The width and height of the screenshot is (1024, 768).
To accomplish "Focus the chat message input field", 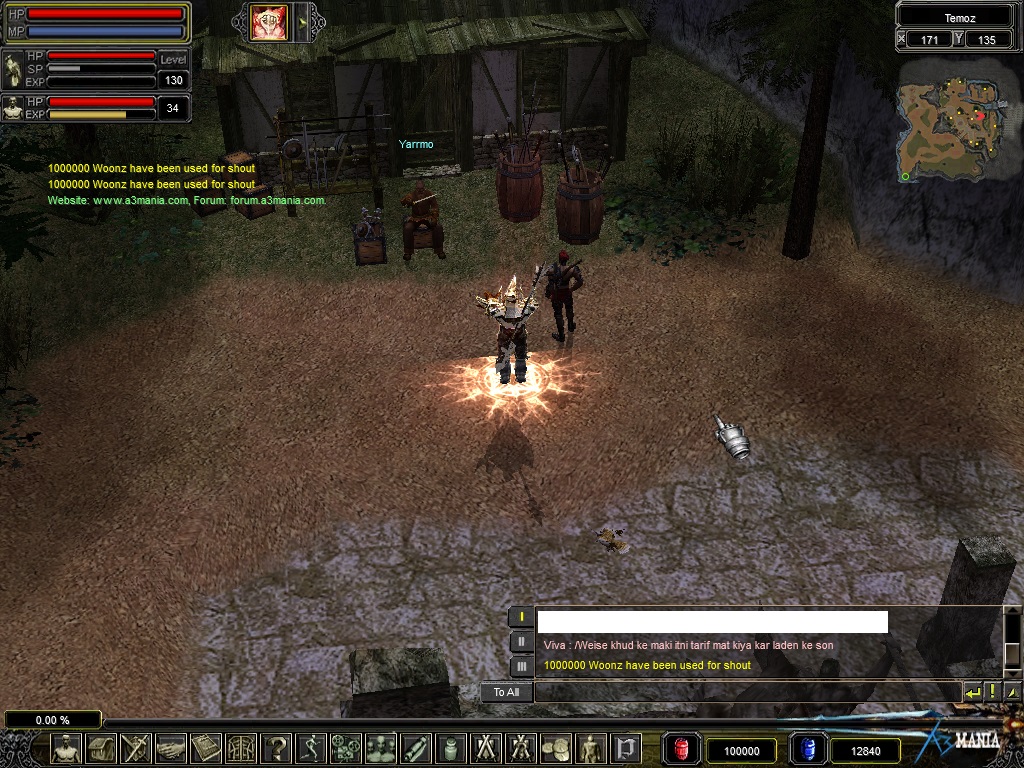I will [x=746, y=692].
